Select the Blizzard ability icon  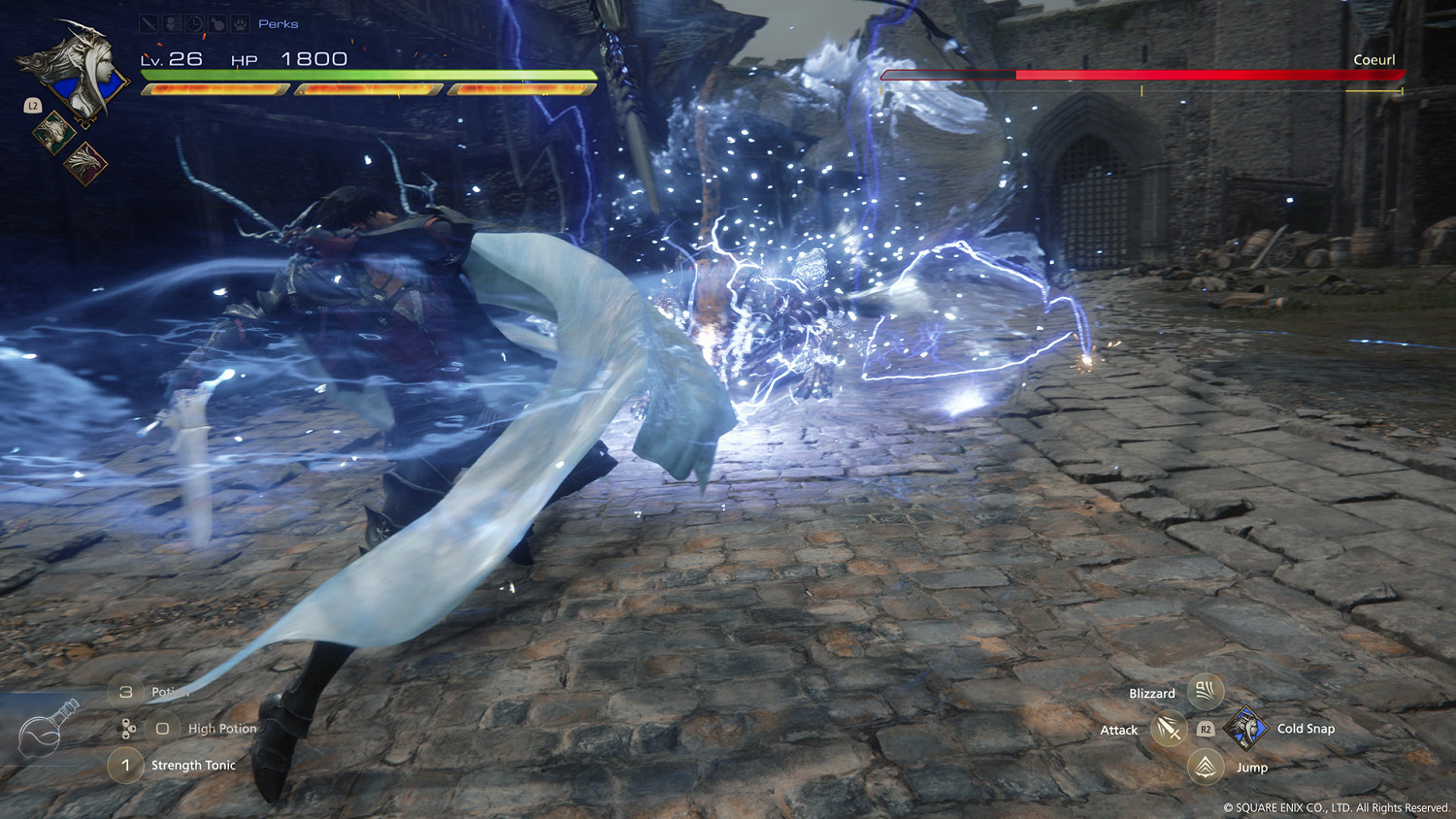[1203, 692]
